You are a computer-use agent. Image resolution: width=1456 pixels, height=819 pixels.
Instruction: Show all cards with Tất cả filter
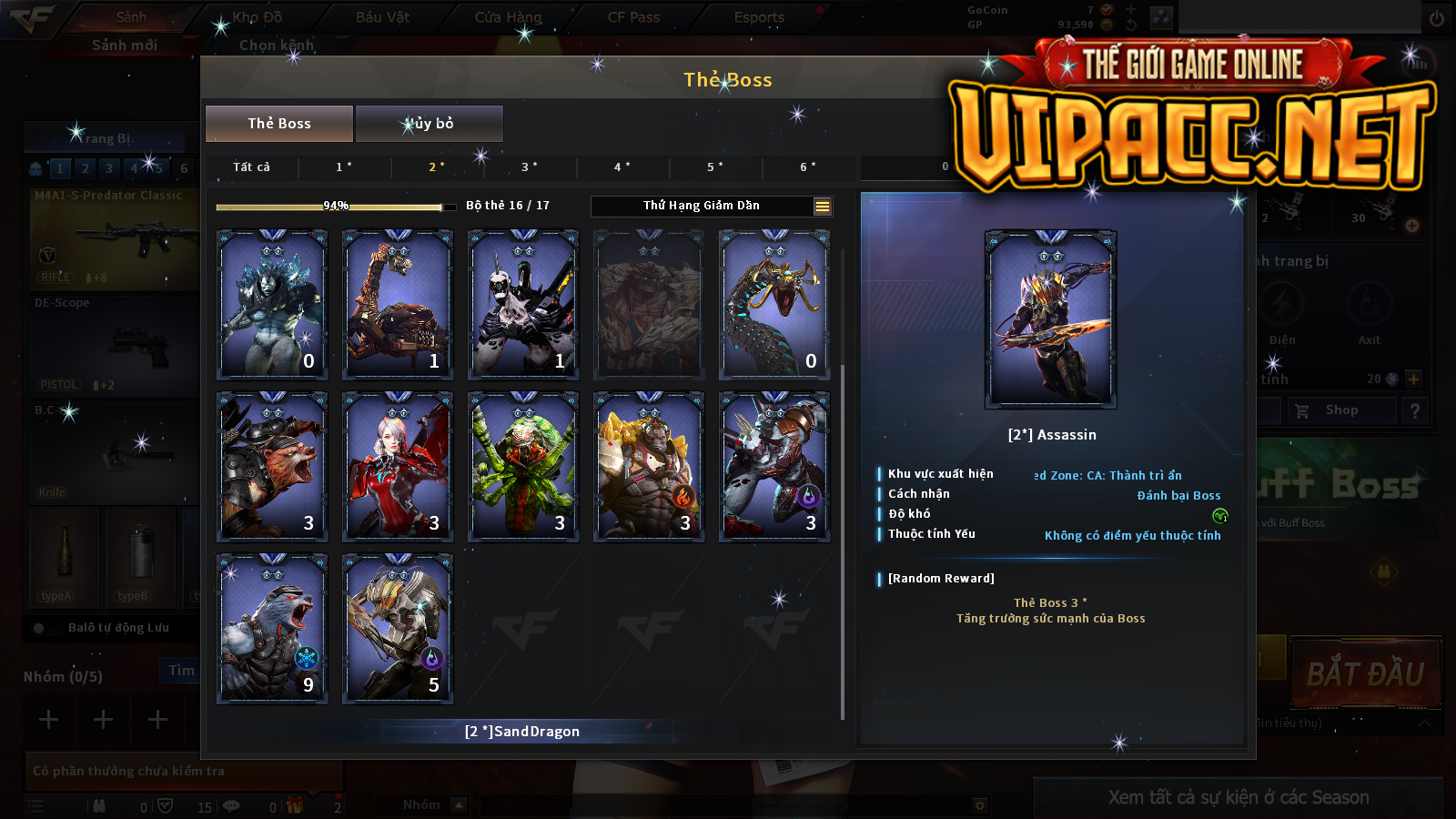251,167
